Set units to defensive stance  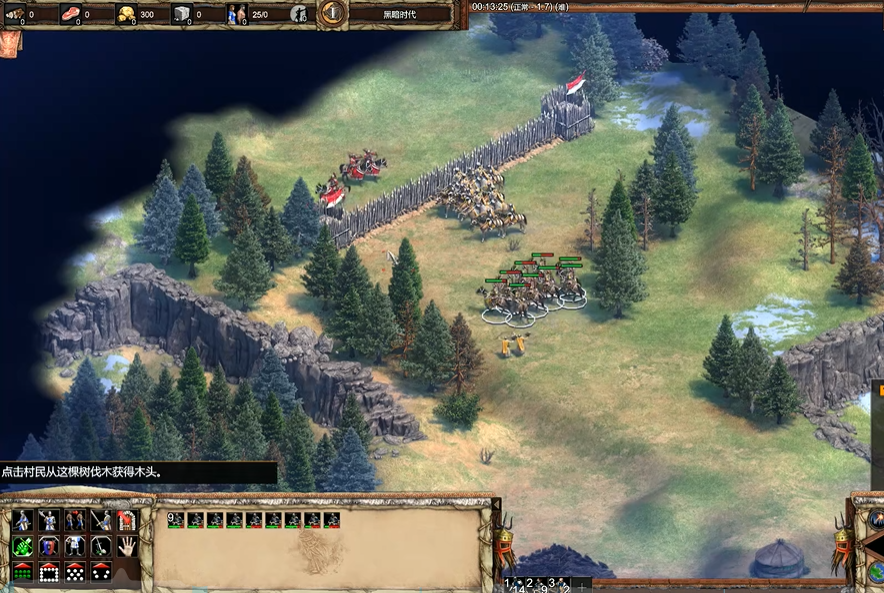pos(49,520)
